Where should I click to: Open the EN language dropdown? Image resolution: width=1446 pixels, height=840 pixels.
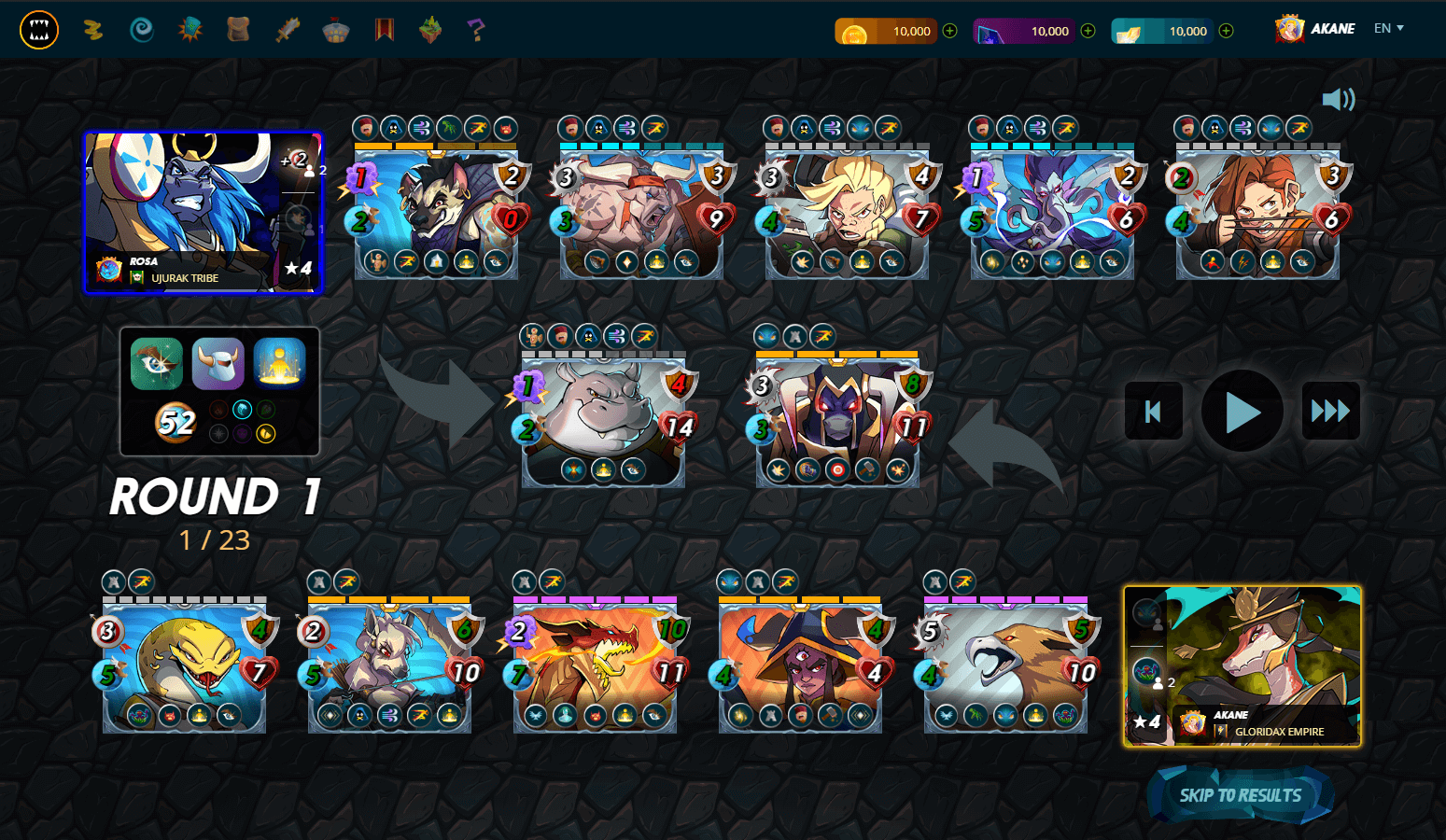[x=1388, y=28]
